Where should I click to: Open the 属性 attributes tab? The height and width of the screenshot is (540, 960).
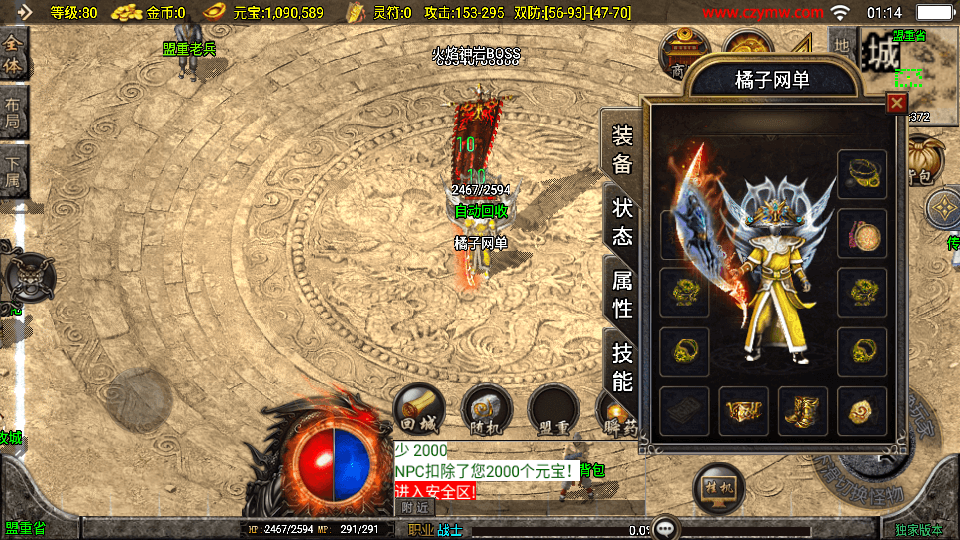pyautogui.click(x=622, y=294)
